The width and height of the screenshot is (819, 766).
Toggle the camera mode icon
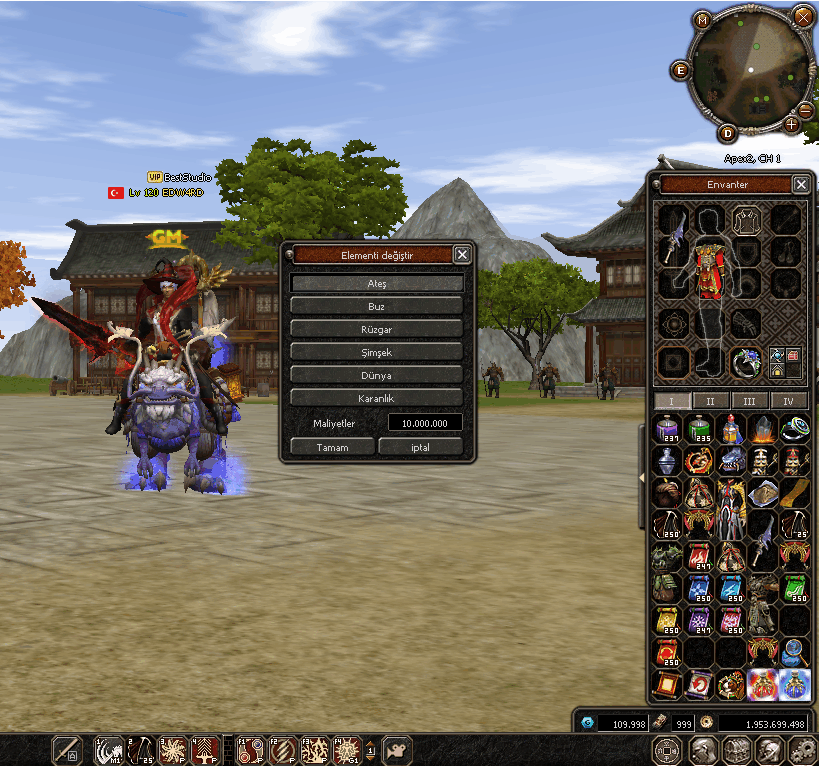point(399,750)
